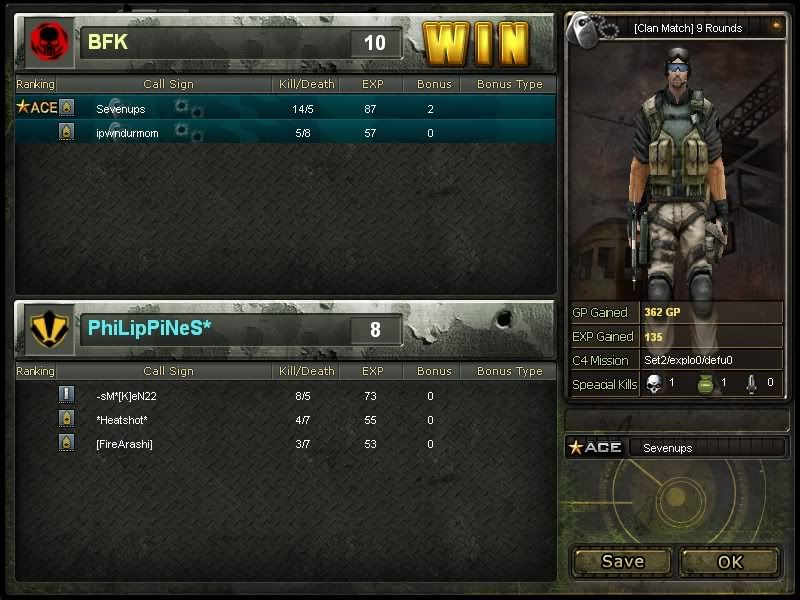Select the Sevenups player row
Image resolution: width=800 pixels, height=600 pixels.
click(285, 108)
